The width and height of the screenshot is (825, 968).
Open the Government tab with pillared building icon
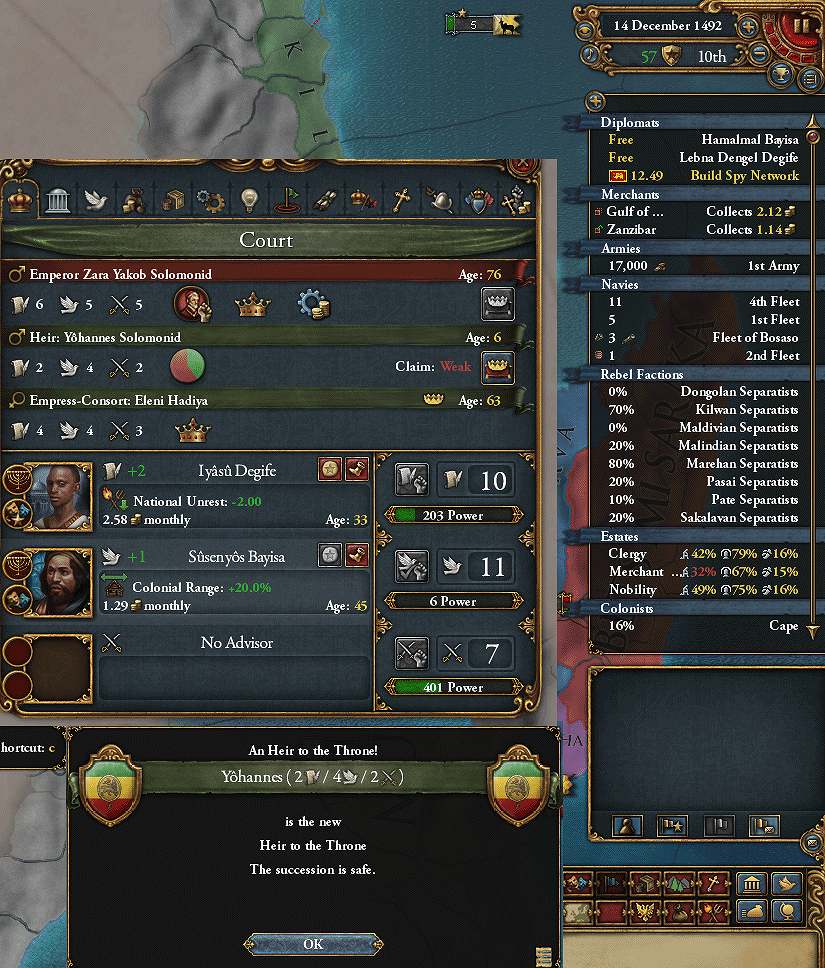point(57,200)
